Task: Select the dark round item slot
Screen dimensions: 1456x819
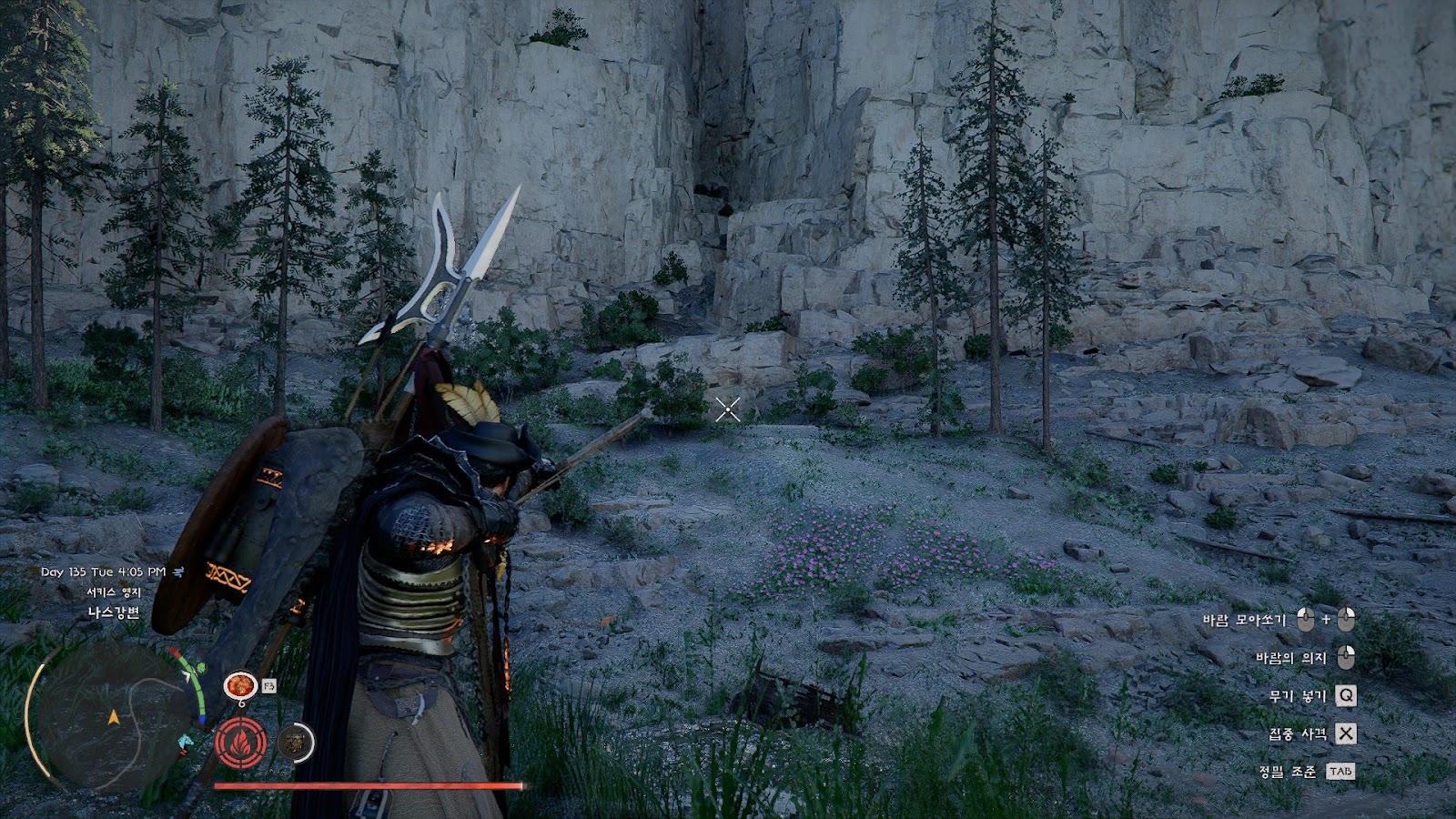Action: (x=293, y=743)
